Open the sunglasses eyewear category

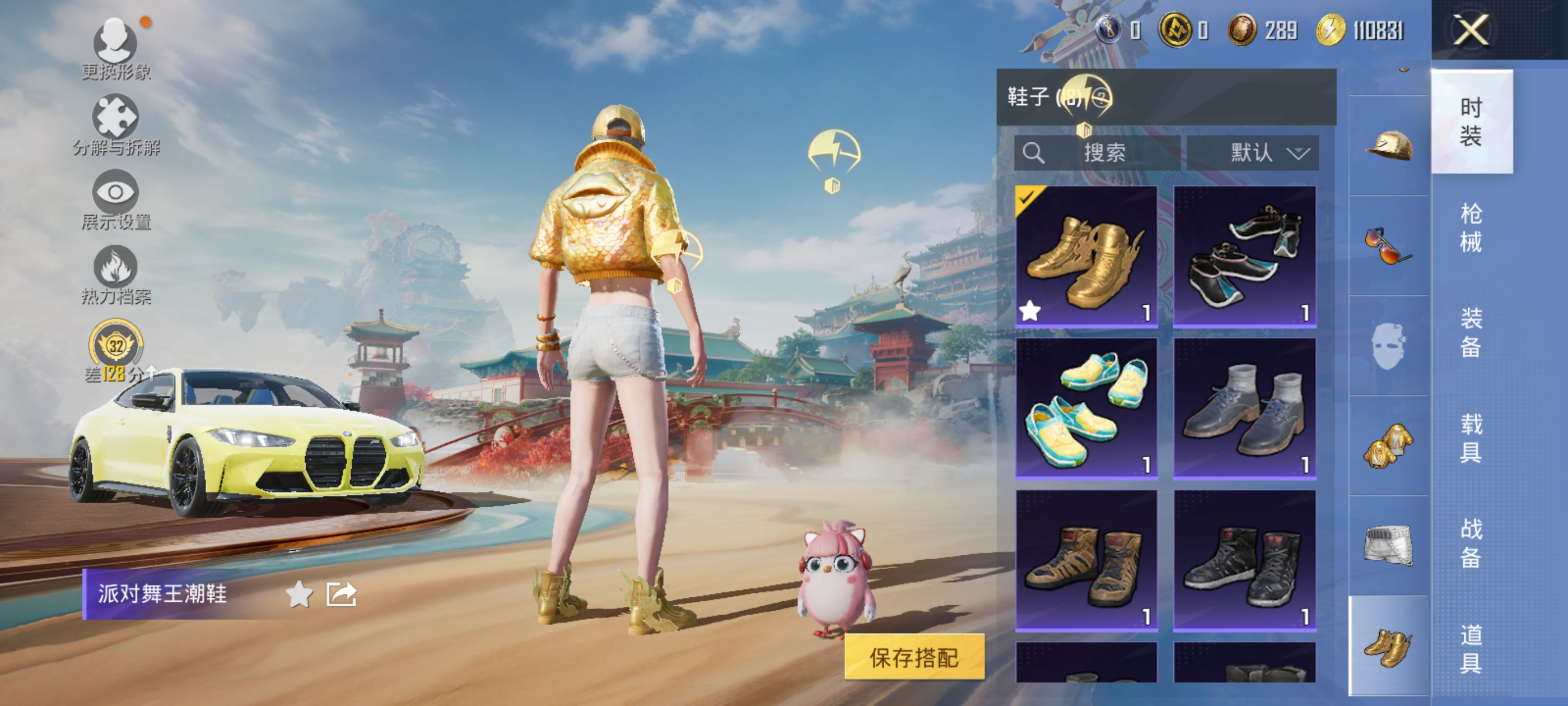[x=1388, y=245]
